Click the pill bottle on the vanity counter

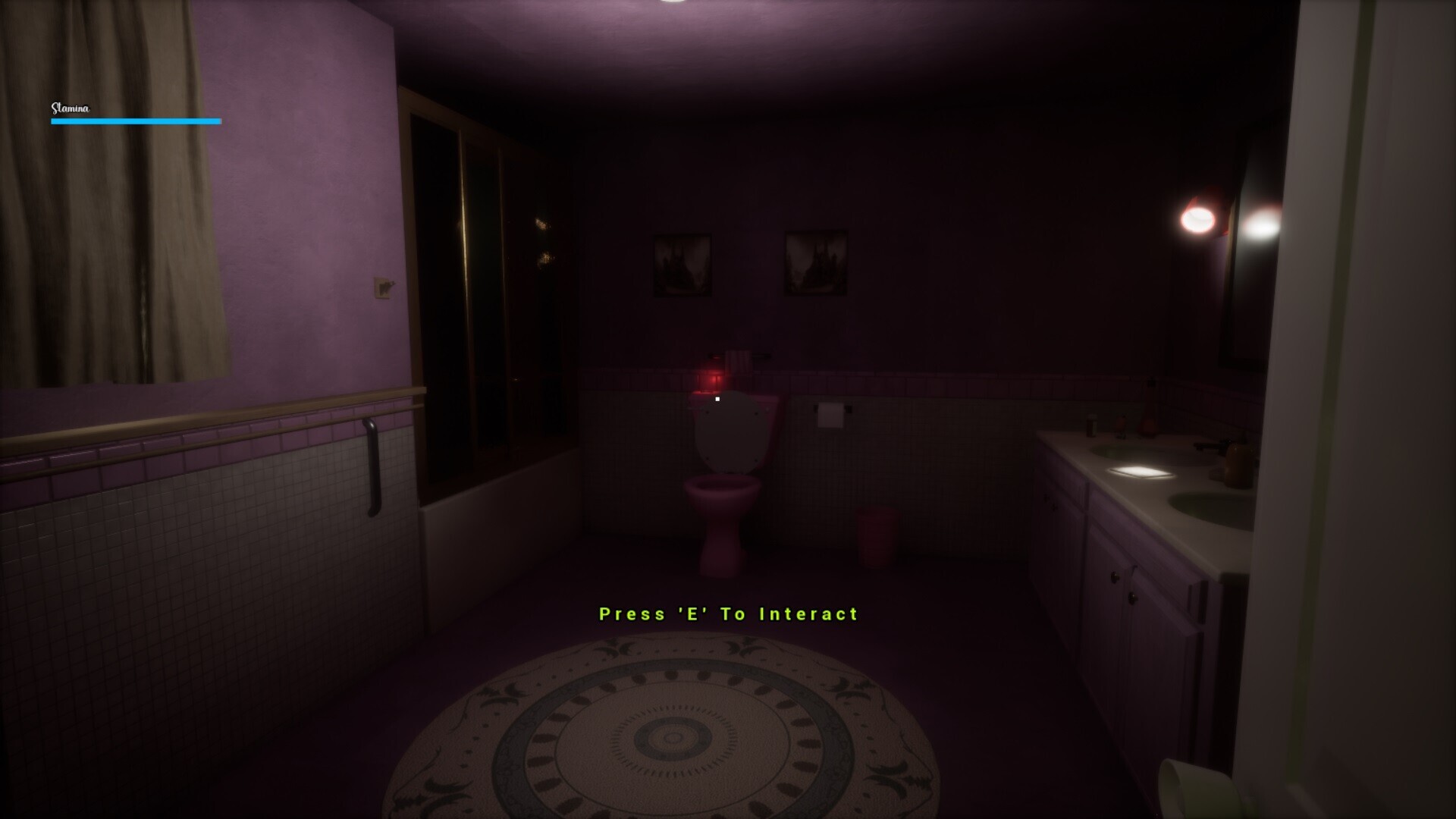point(1092,425)
